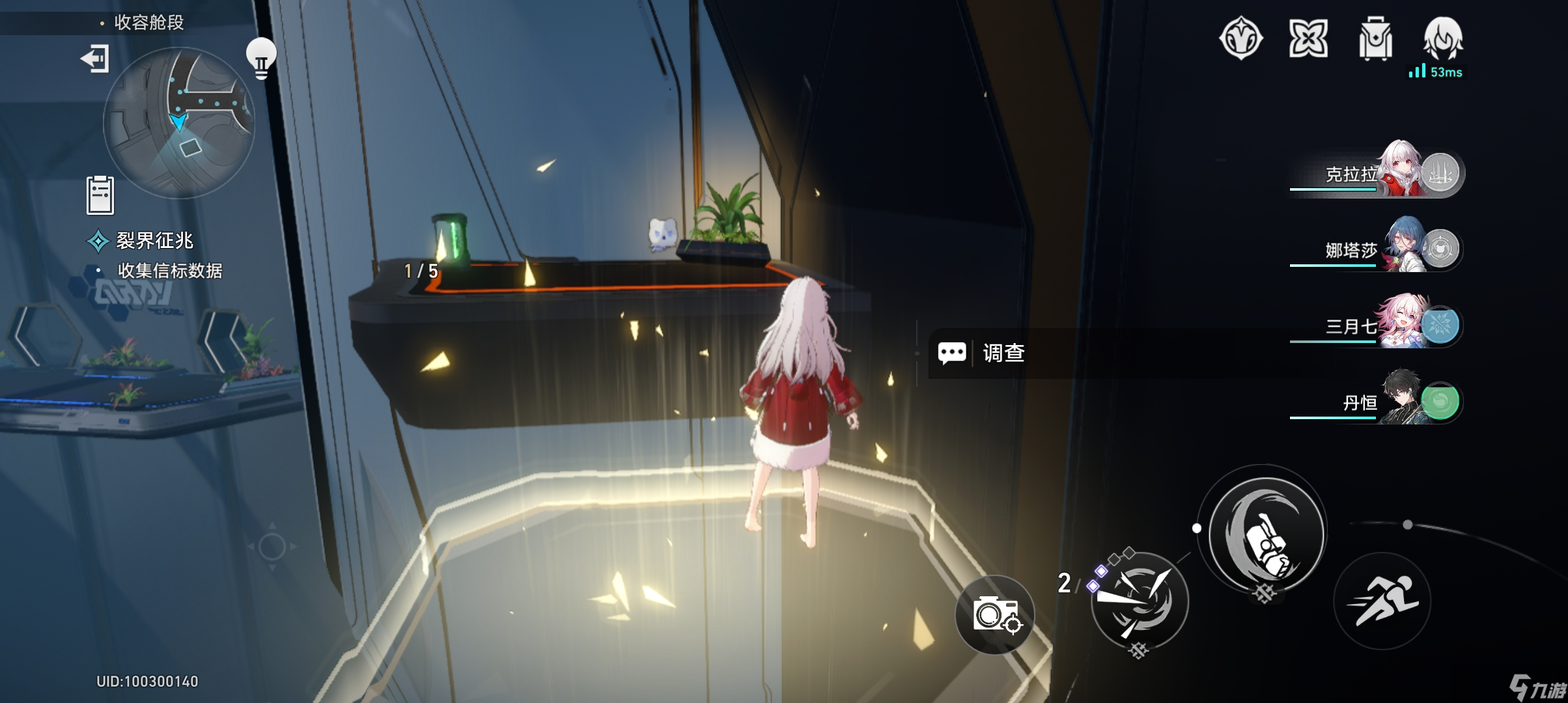1568x703 pixels.
Task: Open the backpack inventory icon
Action: click(1375, 39)
